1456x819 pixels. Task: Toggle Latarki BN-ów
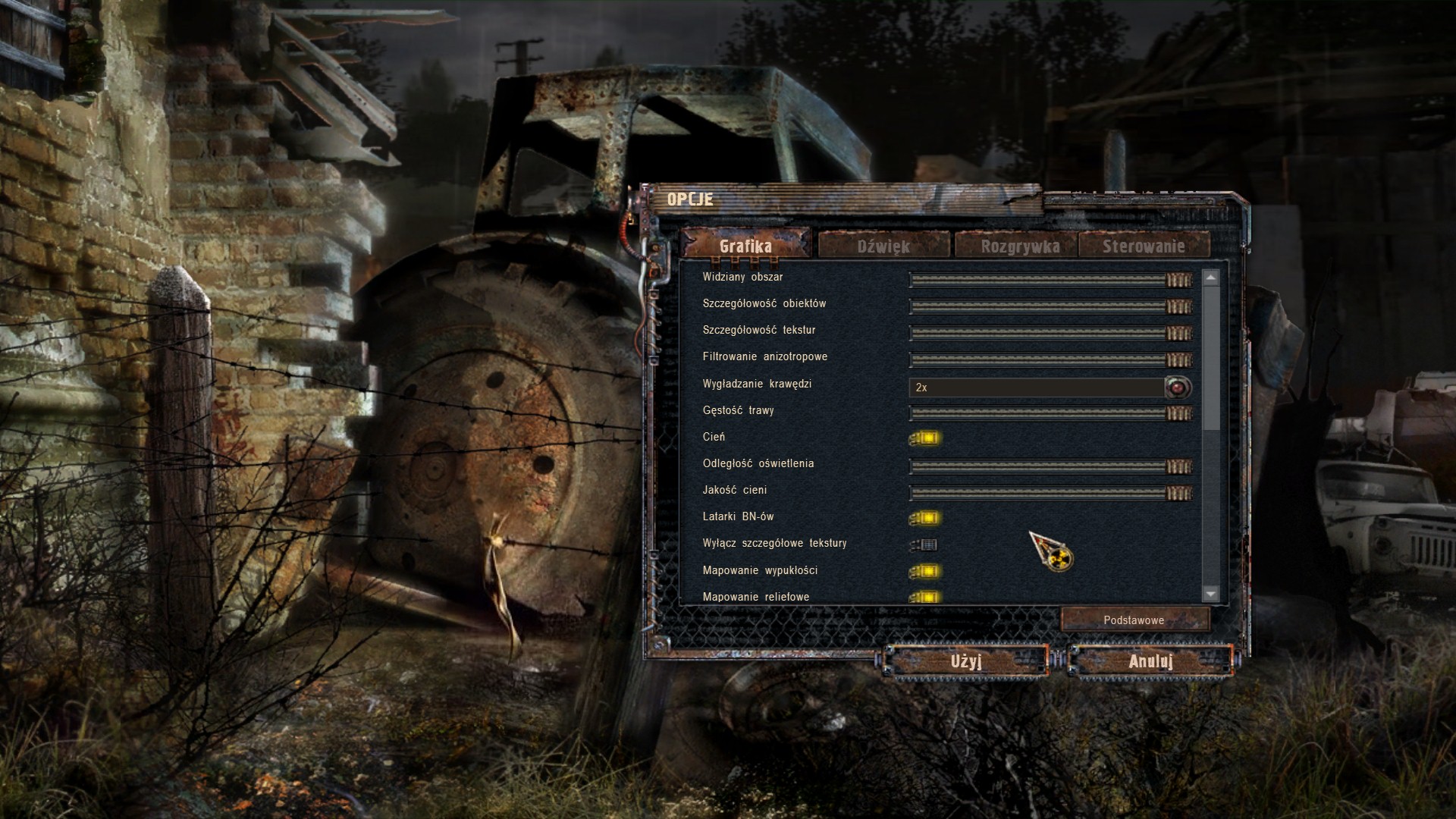[x=925, y=518]
